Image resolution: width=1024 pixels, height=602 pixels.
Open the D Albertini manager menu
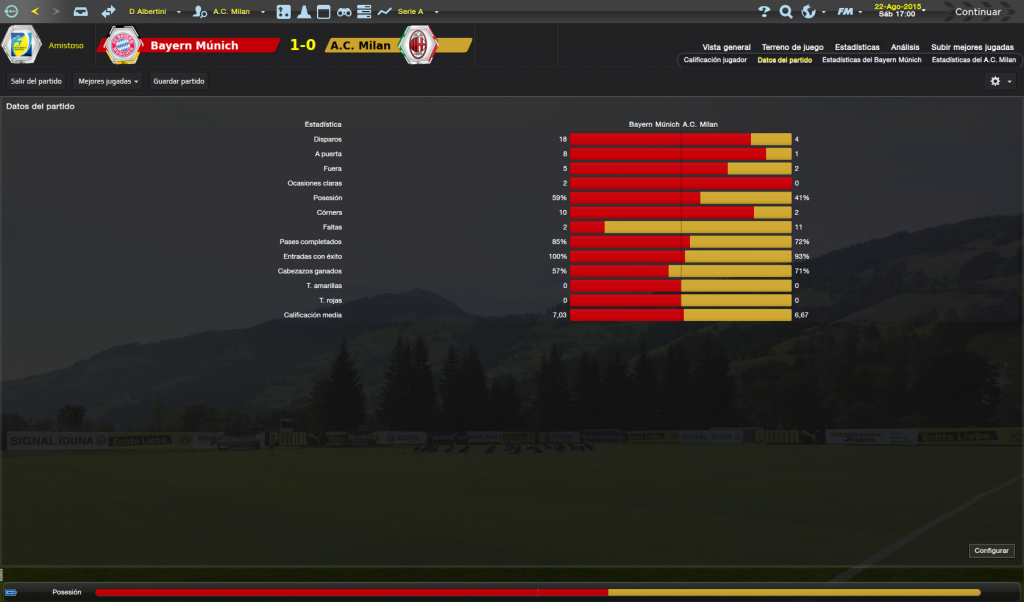point(154,12)
